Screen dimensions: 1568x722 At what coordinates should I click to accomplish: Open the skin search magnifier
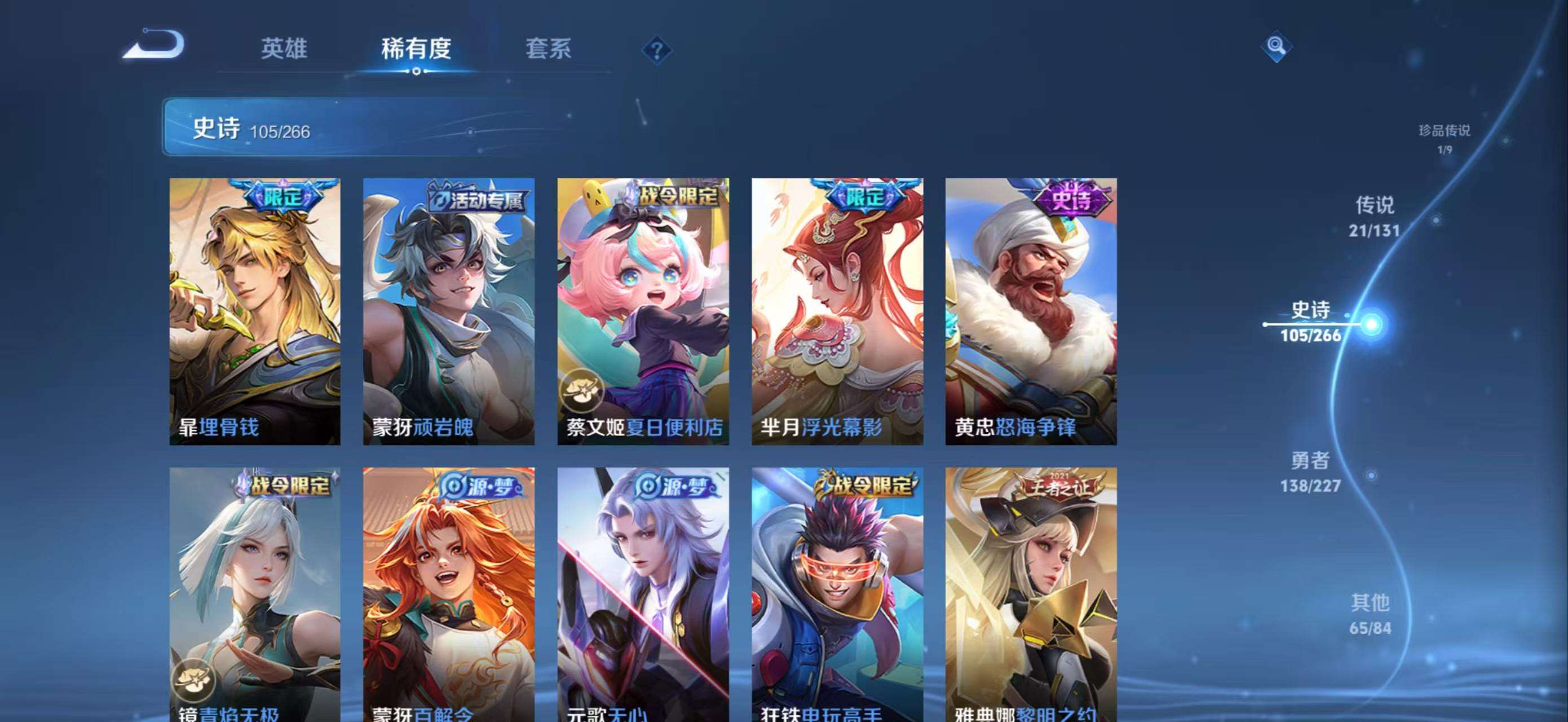pyautogui.click(x=1276, y=46)
